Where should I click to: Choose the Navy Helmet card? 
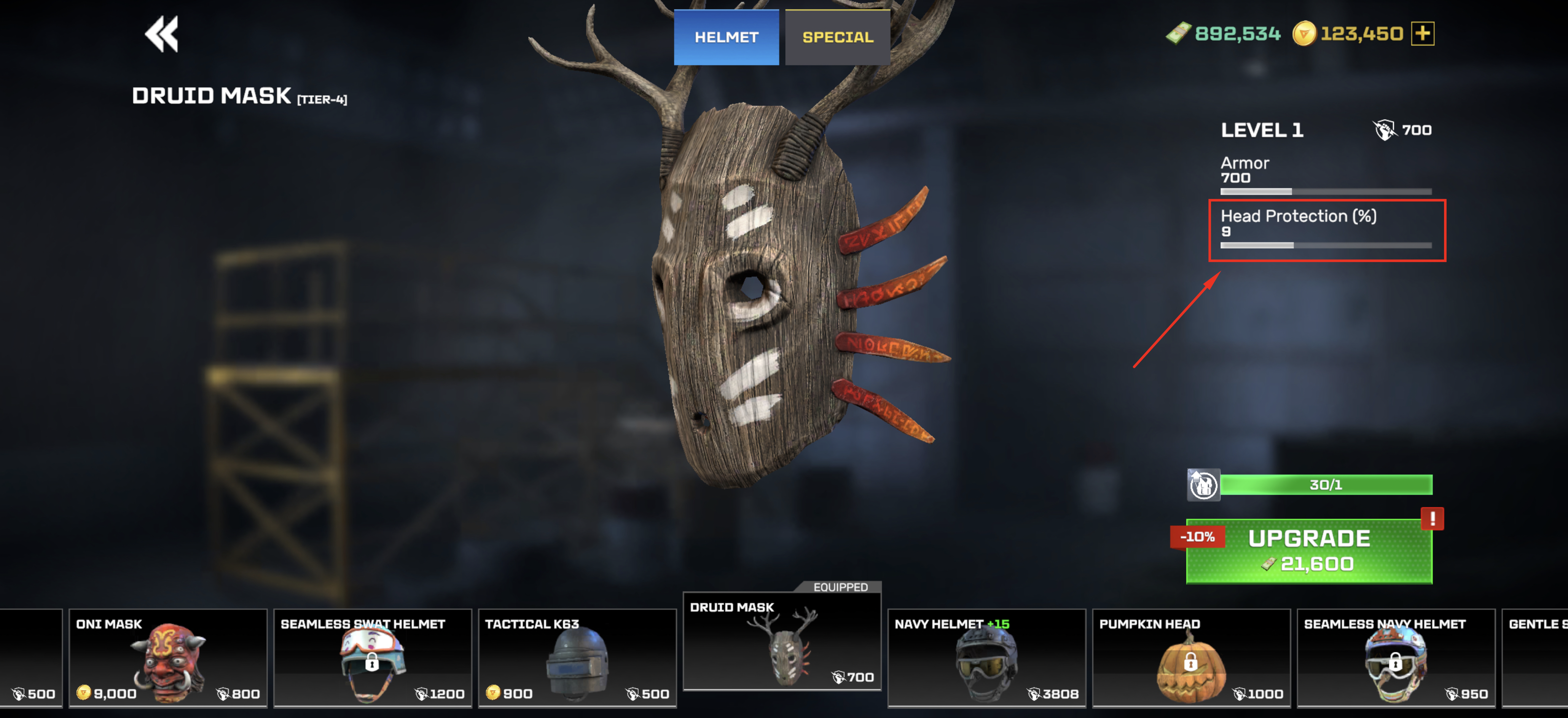(x=986, y=658)
